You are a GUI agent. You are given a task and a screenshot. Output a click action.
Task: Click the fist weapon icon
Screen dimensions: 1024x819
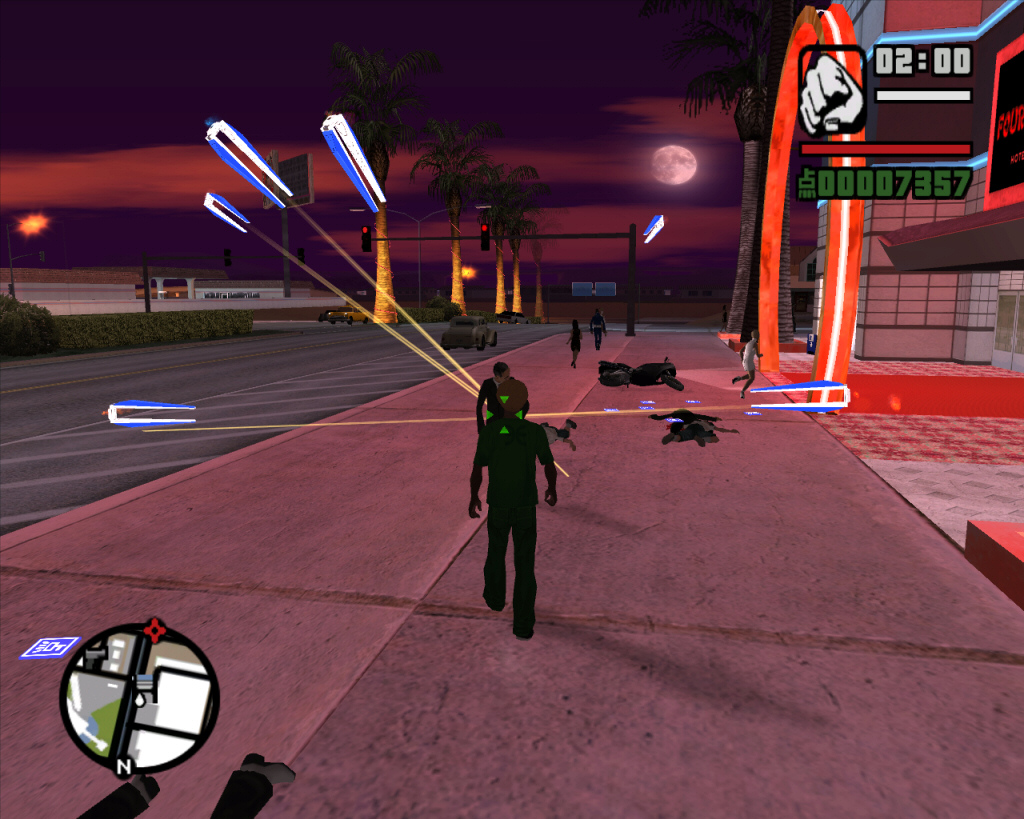pyautogui.click(x=832, y=92)
